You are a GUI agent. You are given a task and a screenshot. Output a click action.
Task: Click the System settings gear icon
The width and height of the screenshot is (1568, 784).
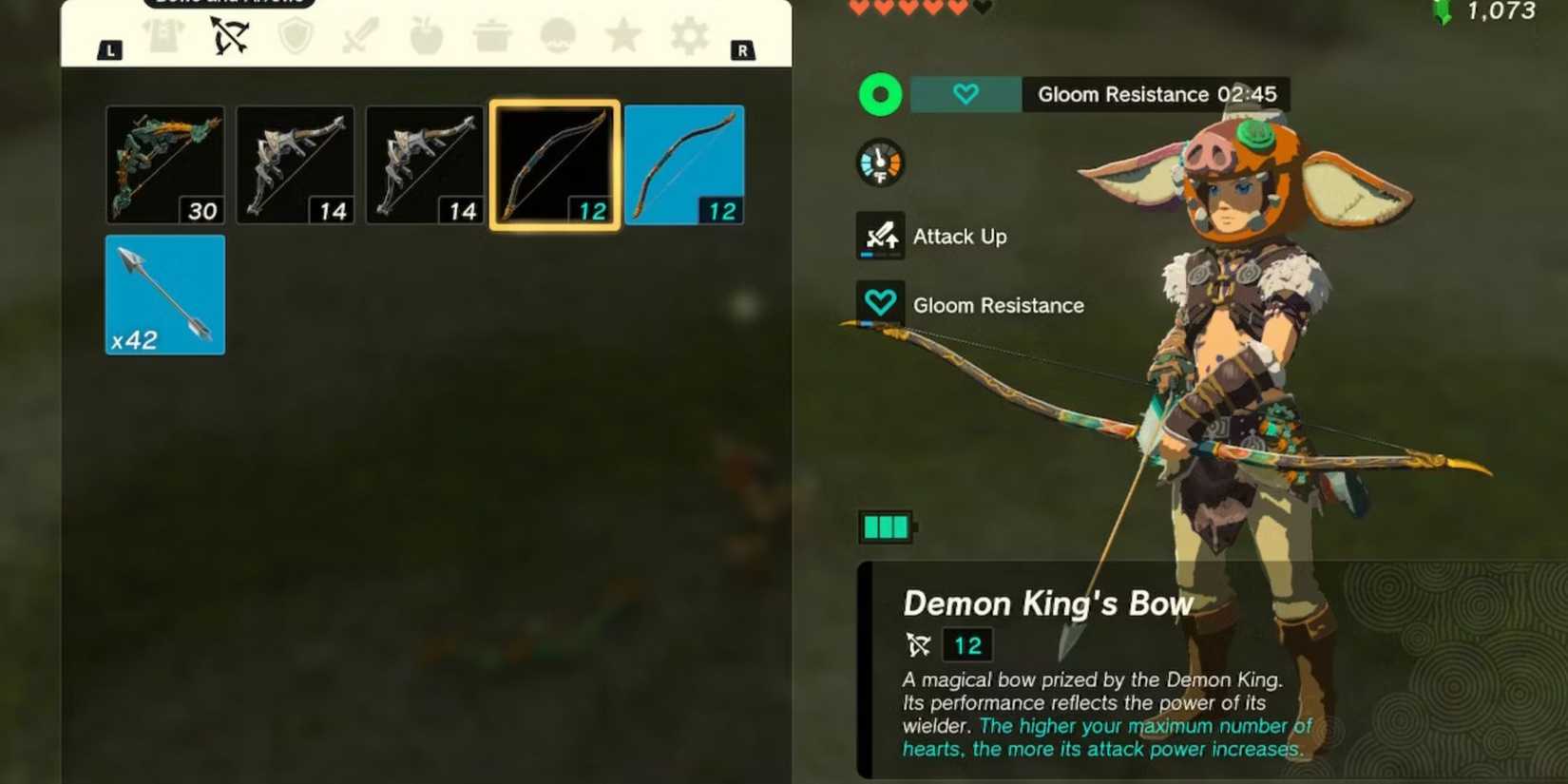click(x=687, y=35)
